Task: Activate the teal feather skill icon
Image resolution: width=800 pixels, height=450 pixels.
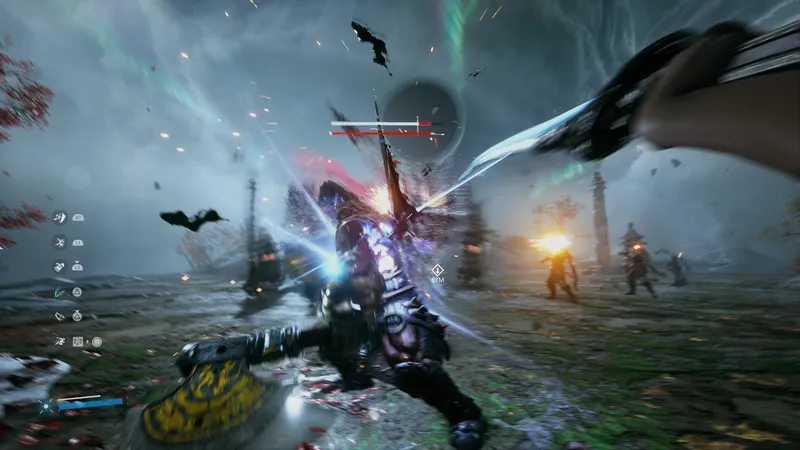Action: [x=59, y=291]
